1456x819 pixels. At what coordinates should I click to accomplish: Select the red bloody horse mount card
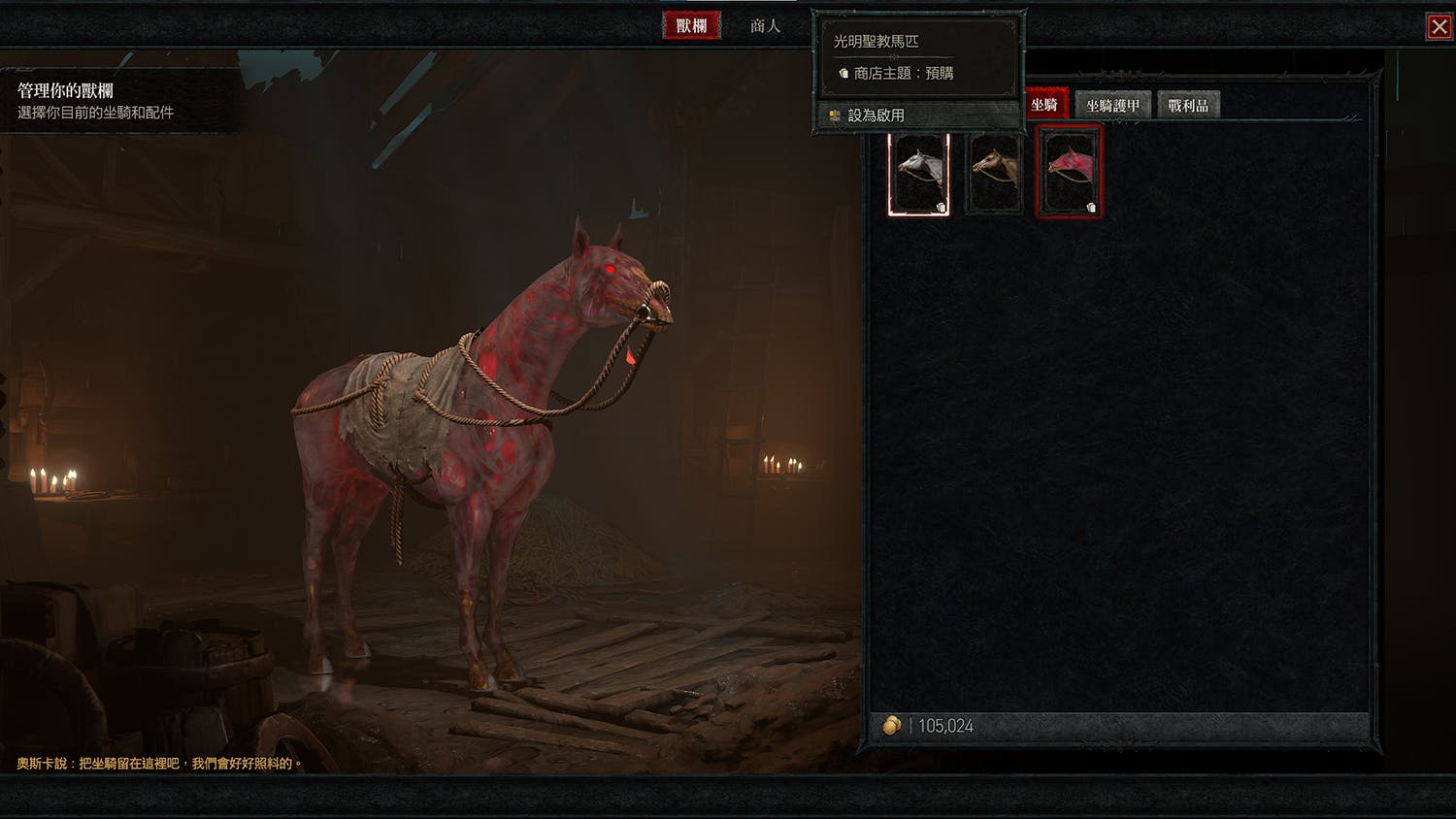pos(1069,174)
